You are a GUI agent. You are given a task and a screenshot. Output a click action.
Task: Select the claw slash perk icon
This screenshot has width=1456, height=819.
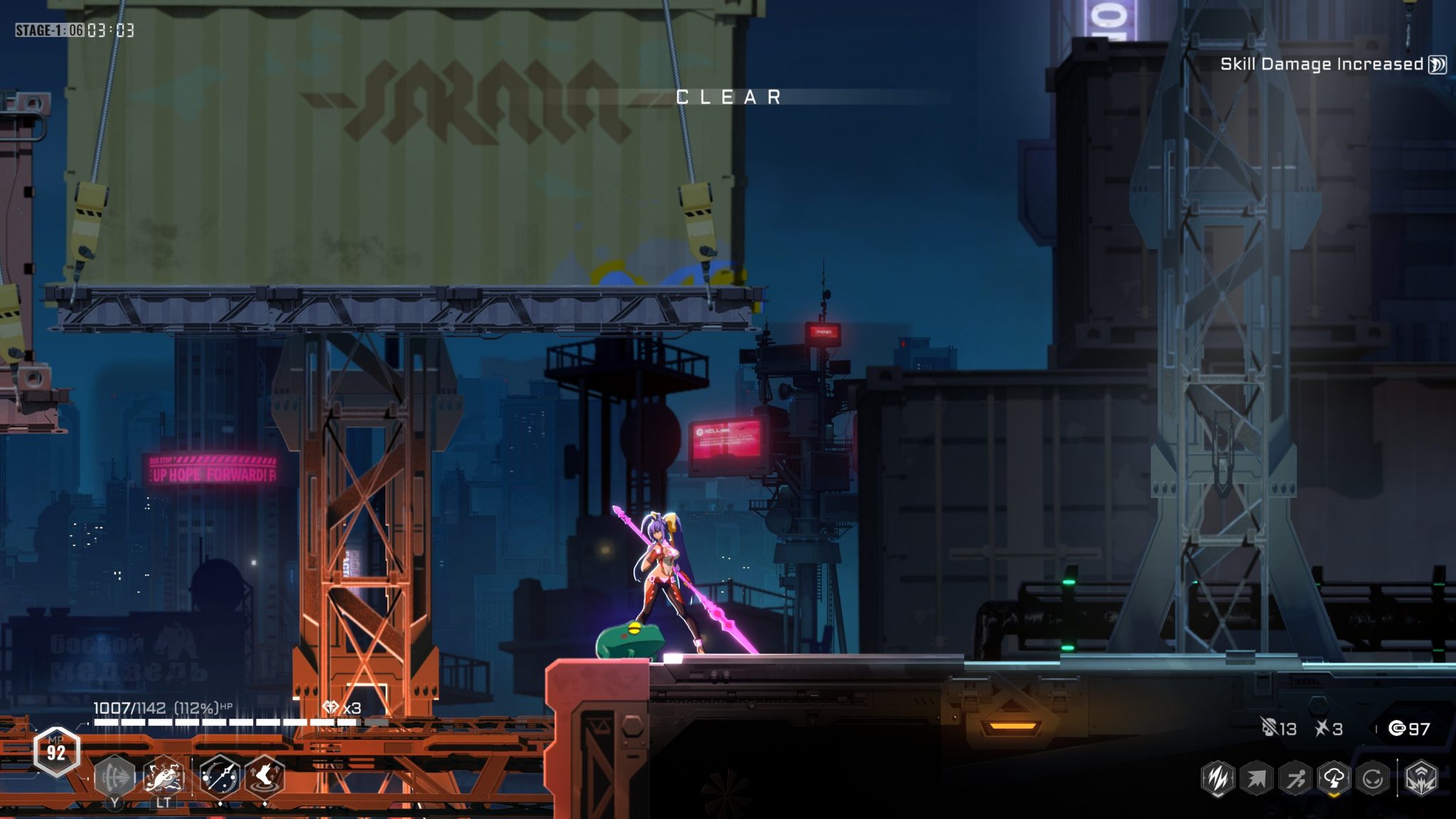[x=1218, y=778]
